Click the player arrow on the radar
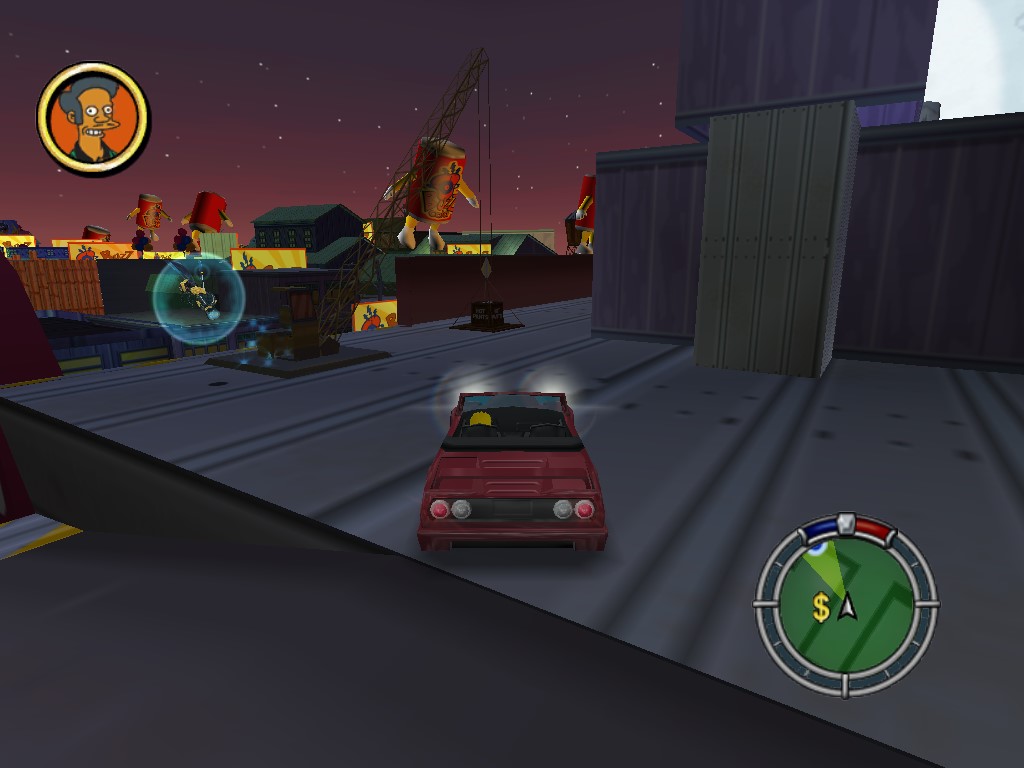 pos(849,605)
